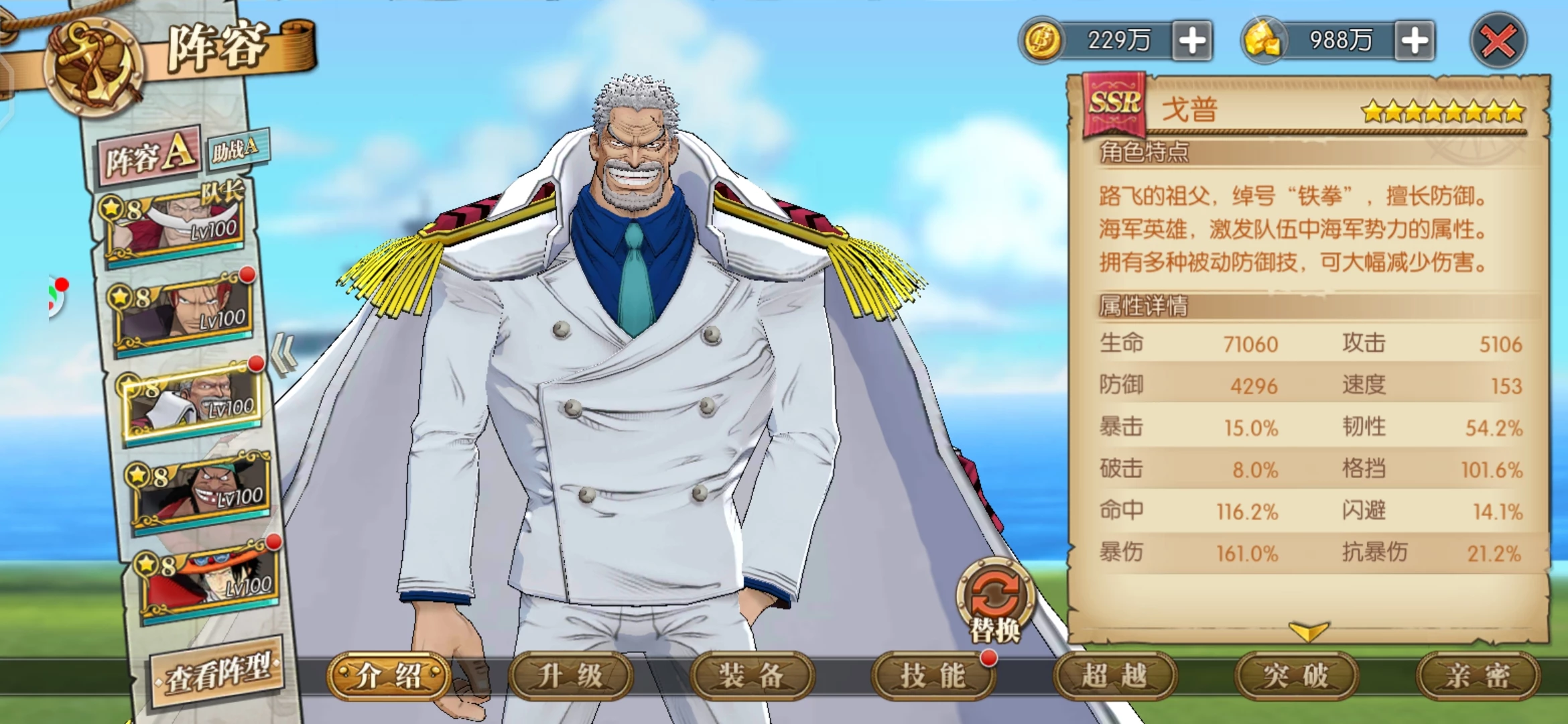Close the lineup screen with the red X
This screenshot has height=724, width=1568.
[1498, 42]
